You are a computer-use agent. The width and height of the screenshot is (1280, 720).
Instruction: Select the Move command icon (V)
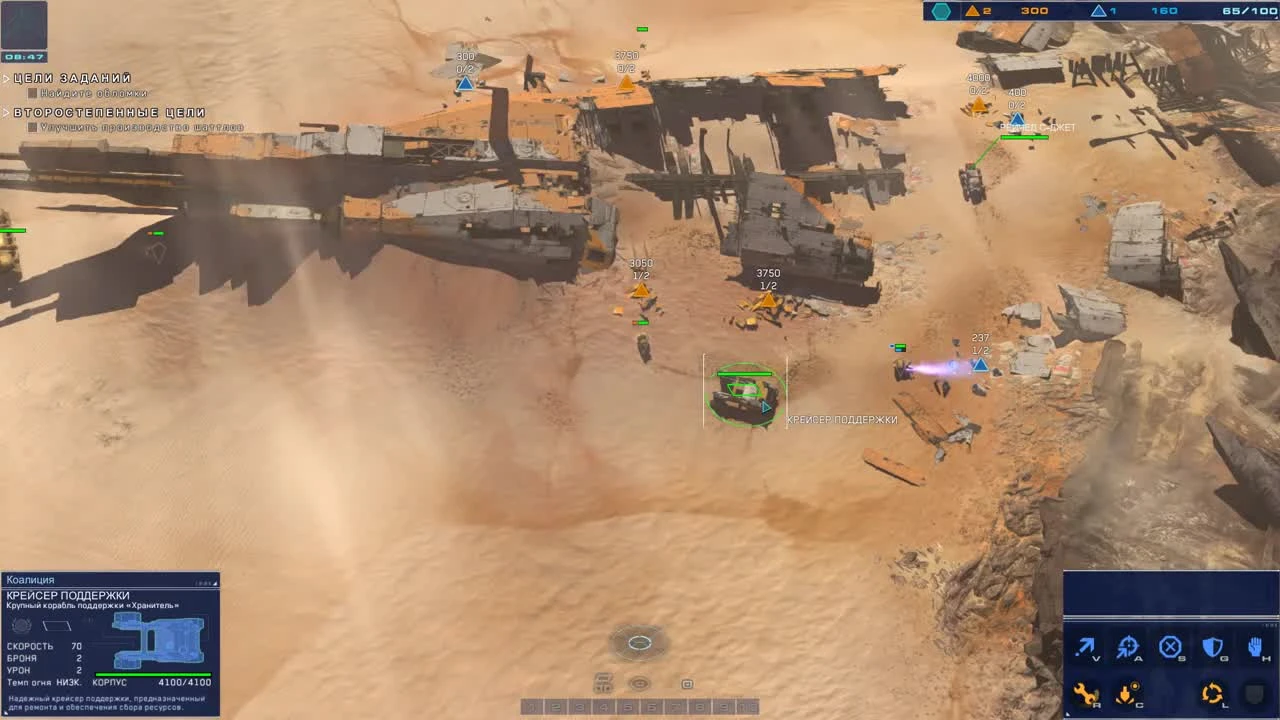click(1087, 646)
